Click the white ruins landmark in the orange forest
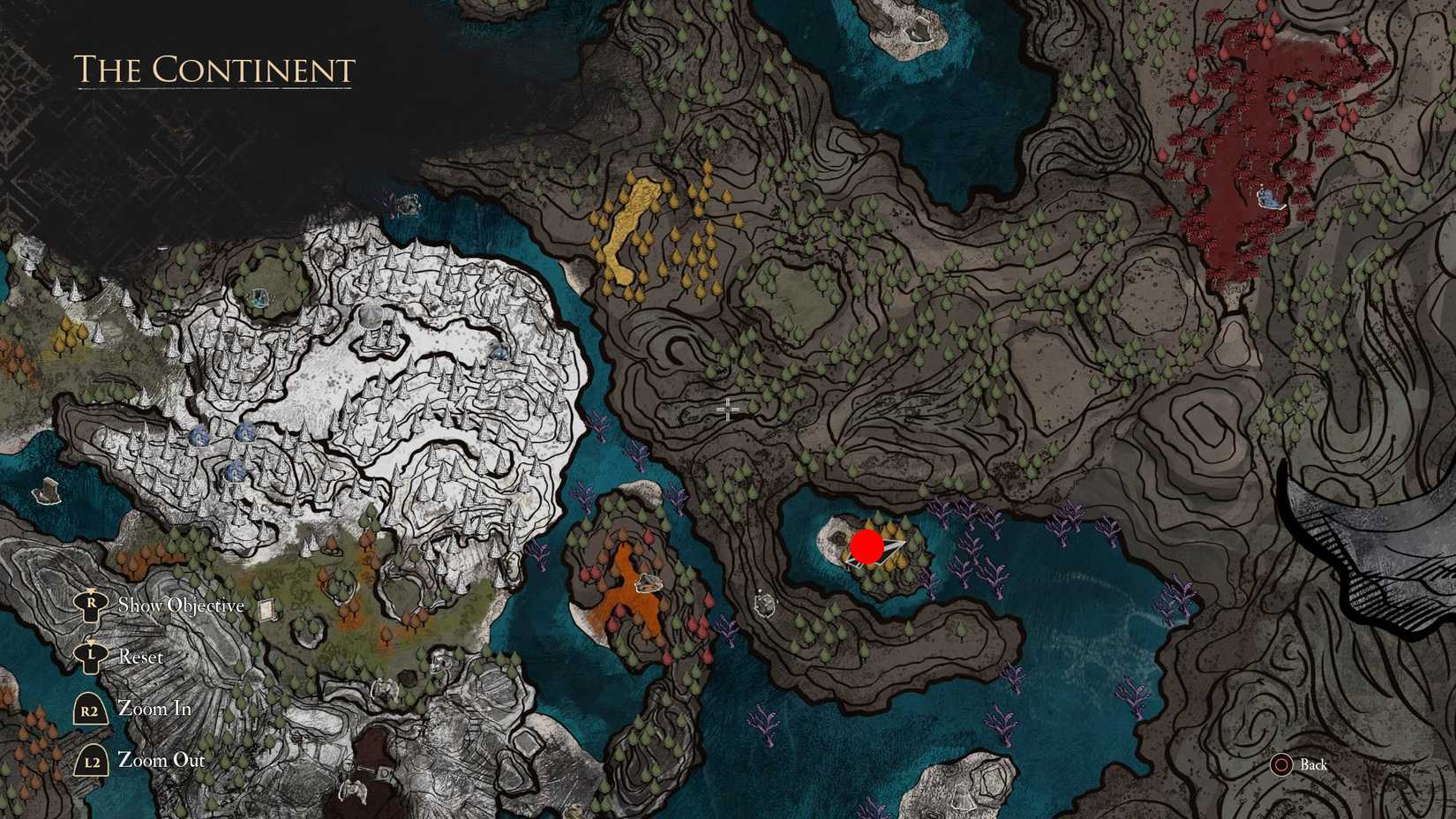Screen dimensions: 1456x819 coord(649,582)
